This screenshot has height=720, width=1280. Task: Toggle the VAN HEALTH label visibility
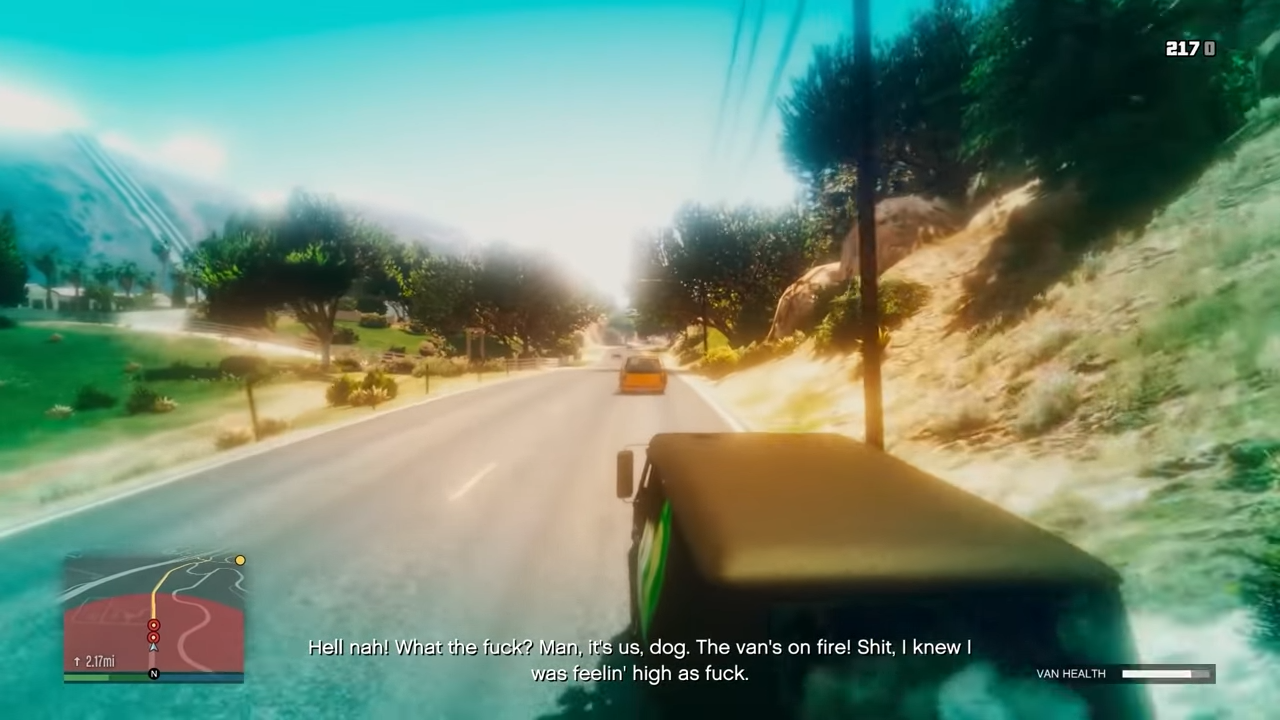pos(1070,674)
